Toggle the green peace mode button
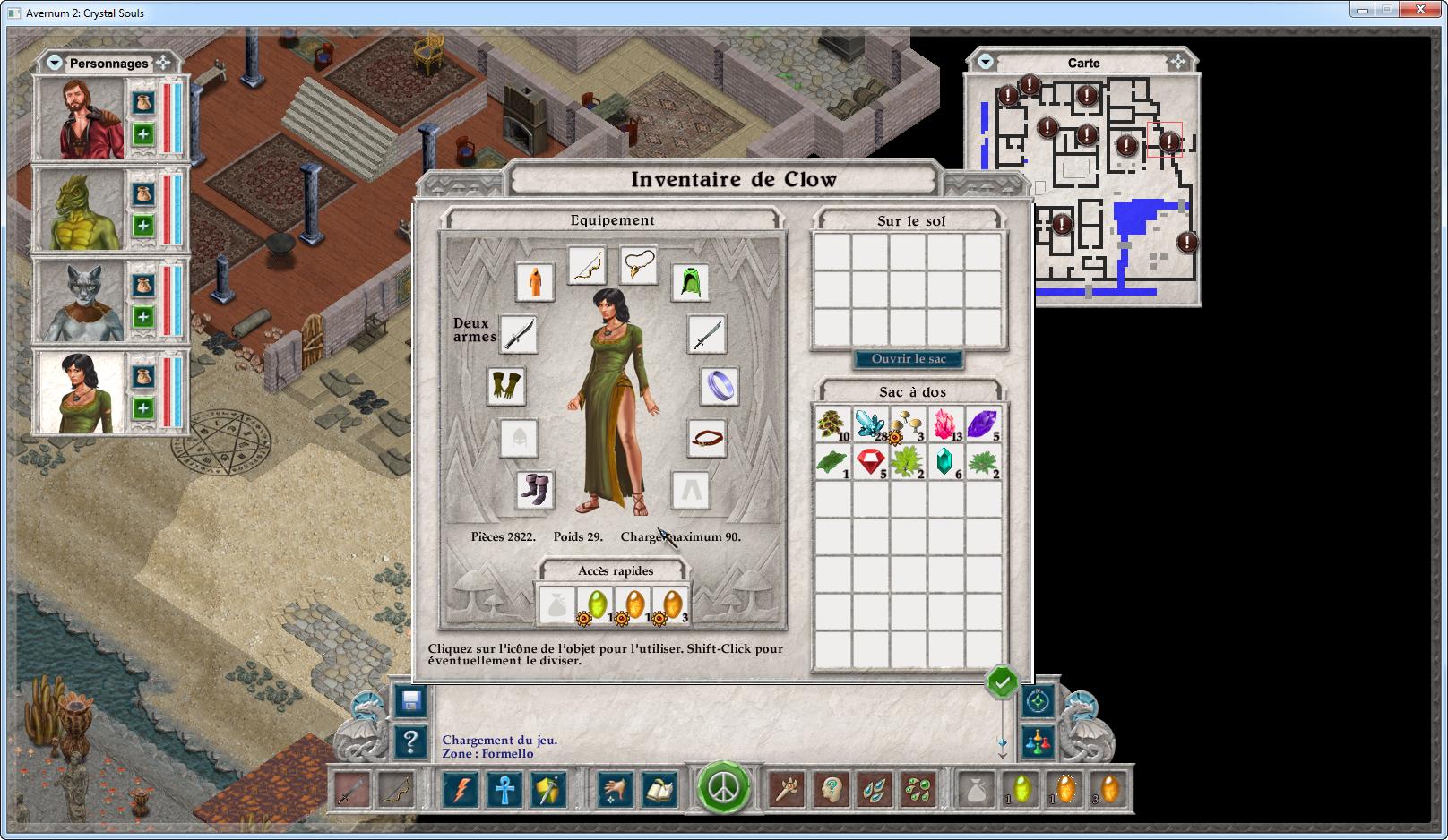This screenshot has height=840, width=1448. (723, 788)
